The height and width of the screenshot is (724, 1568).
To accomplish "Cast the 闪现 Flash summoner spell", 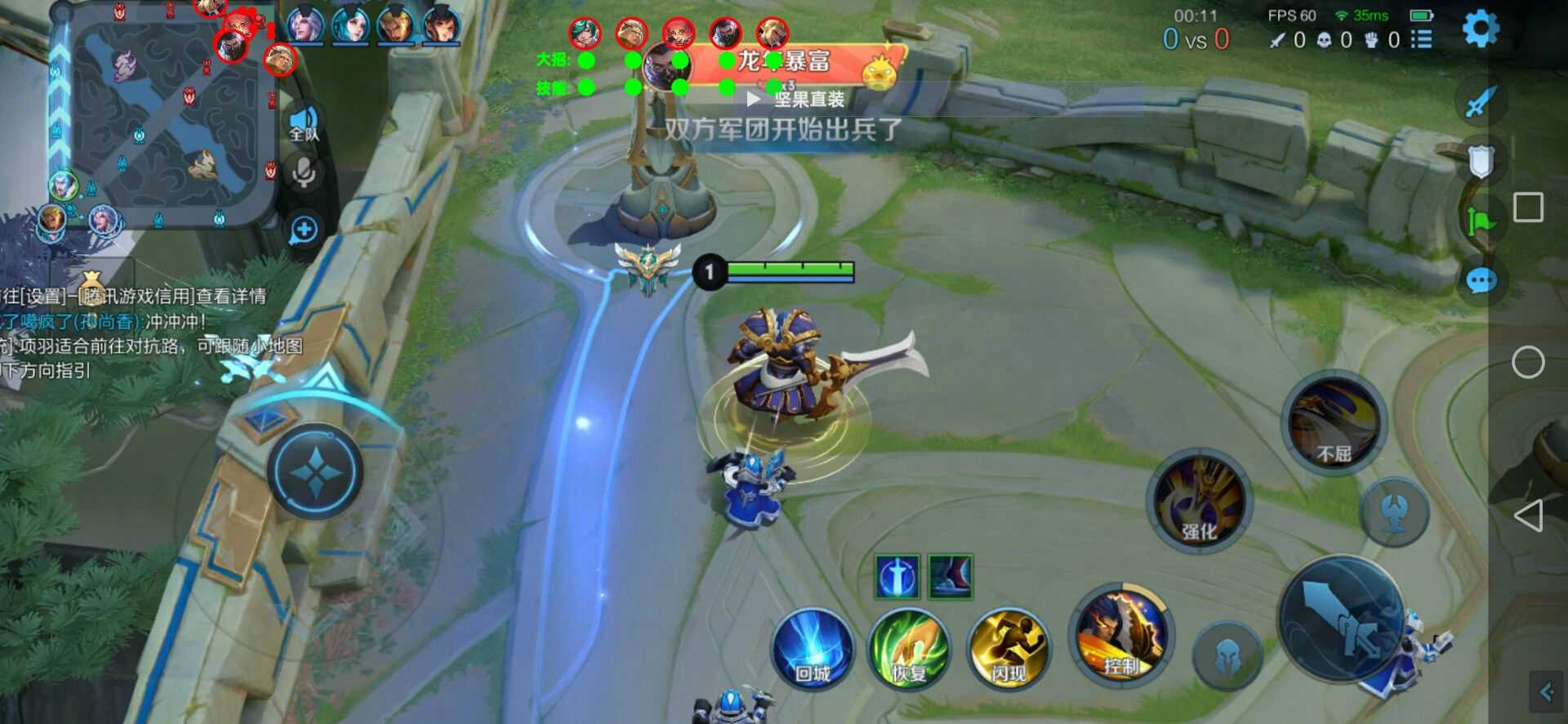I will pos(1007,650).
